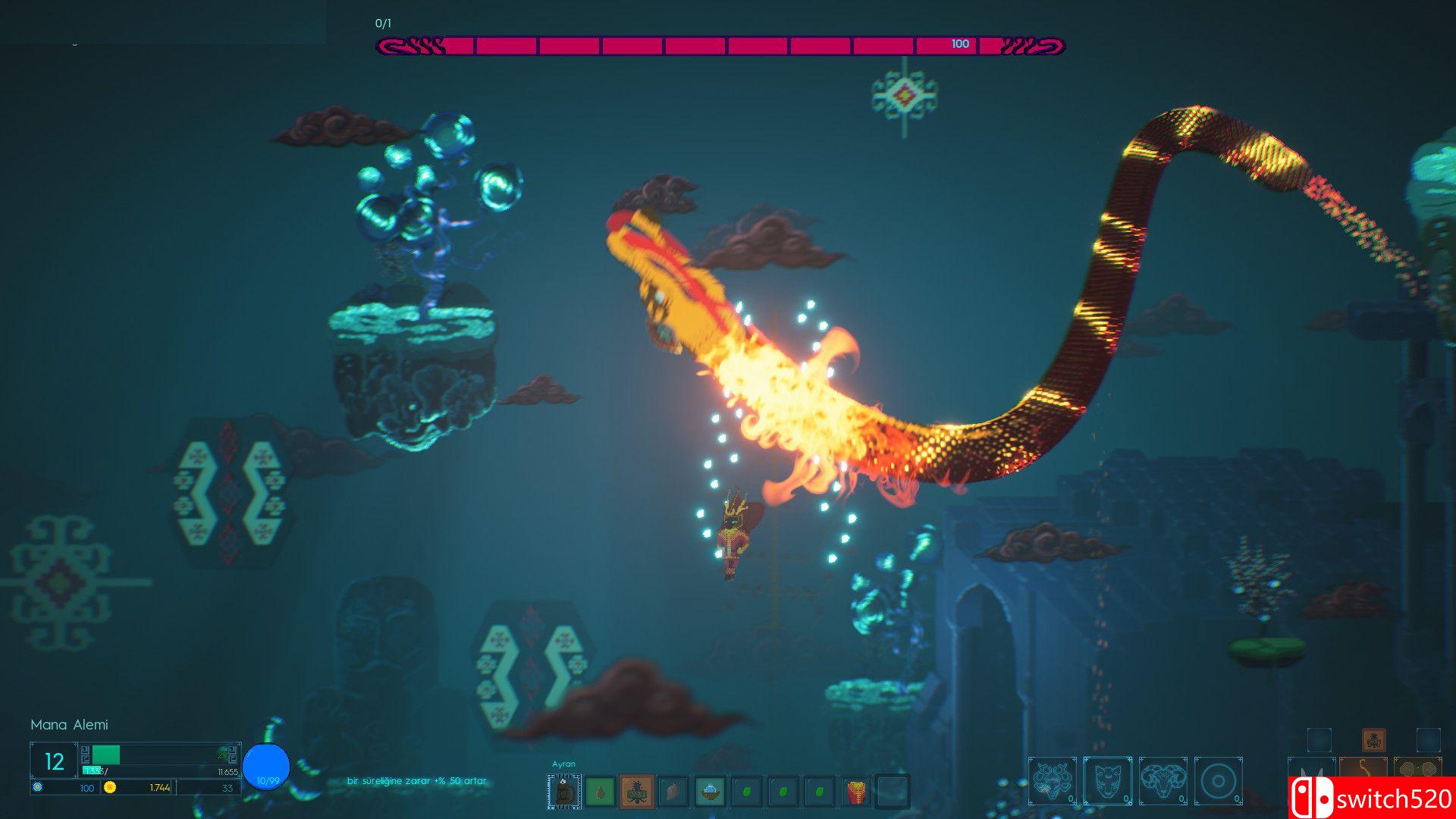This screenshot has width=1456, height=819.
Task: Click the switch520 watermark logo
Action: pyautogui.click(x=1373, y=799)
